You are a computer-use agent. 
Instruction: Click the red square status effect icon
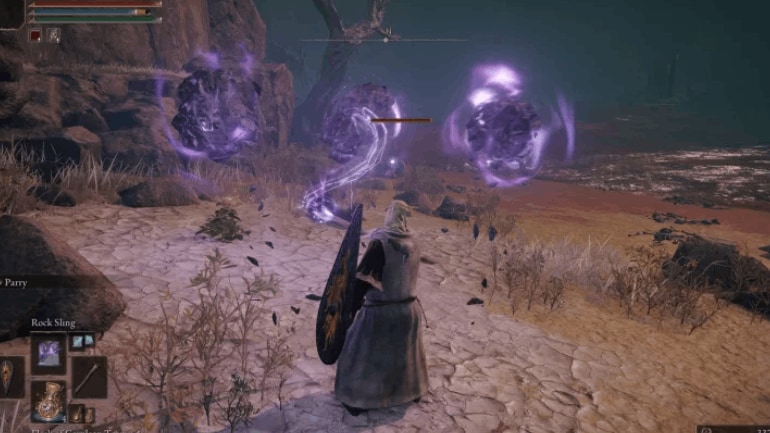click(35, 35)
